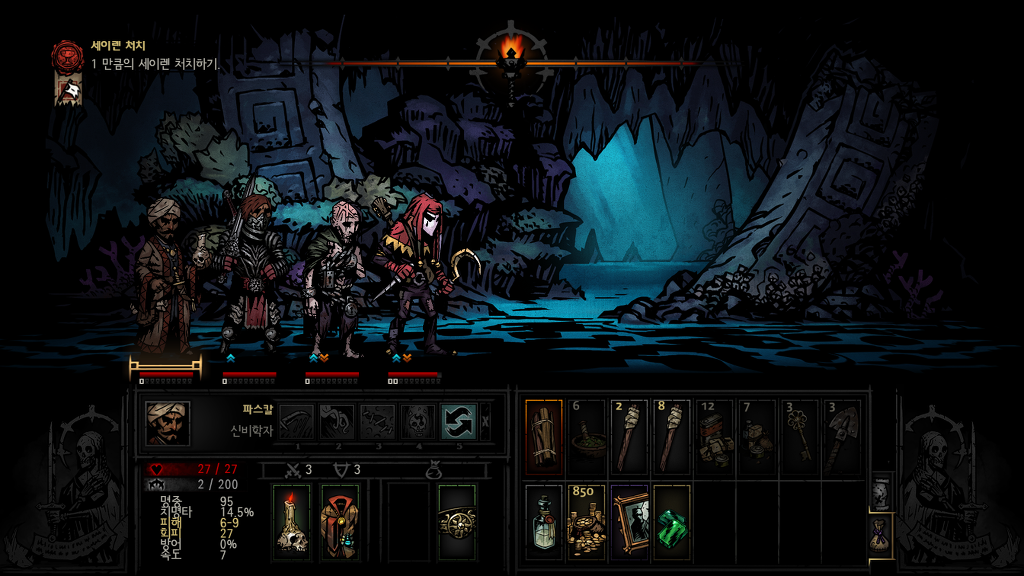Select the framed portrait loot
1024x576 pixels.
[629, 522]
